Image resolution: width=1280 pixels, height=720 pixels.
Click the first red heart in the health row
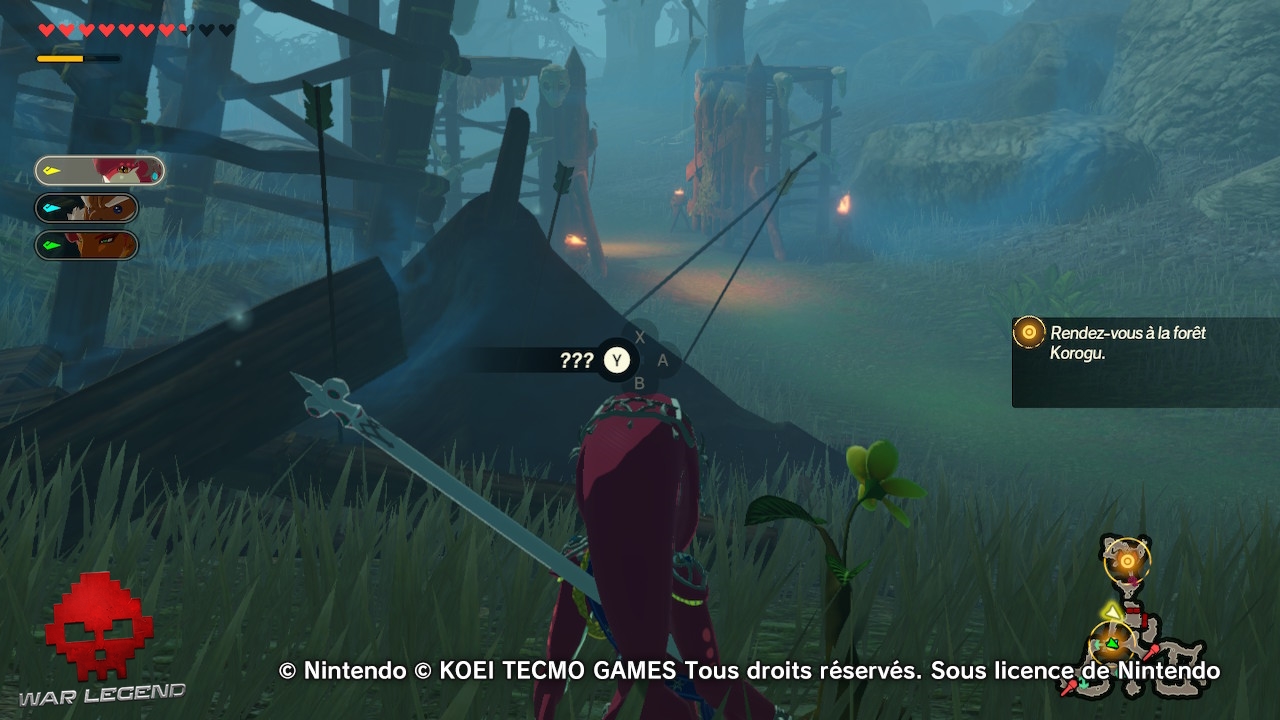tap(44, 29)
